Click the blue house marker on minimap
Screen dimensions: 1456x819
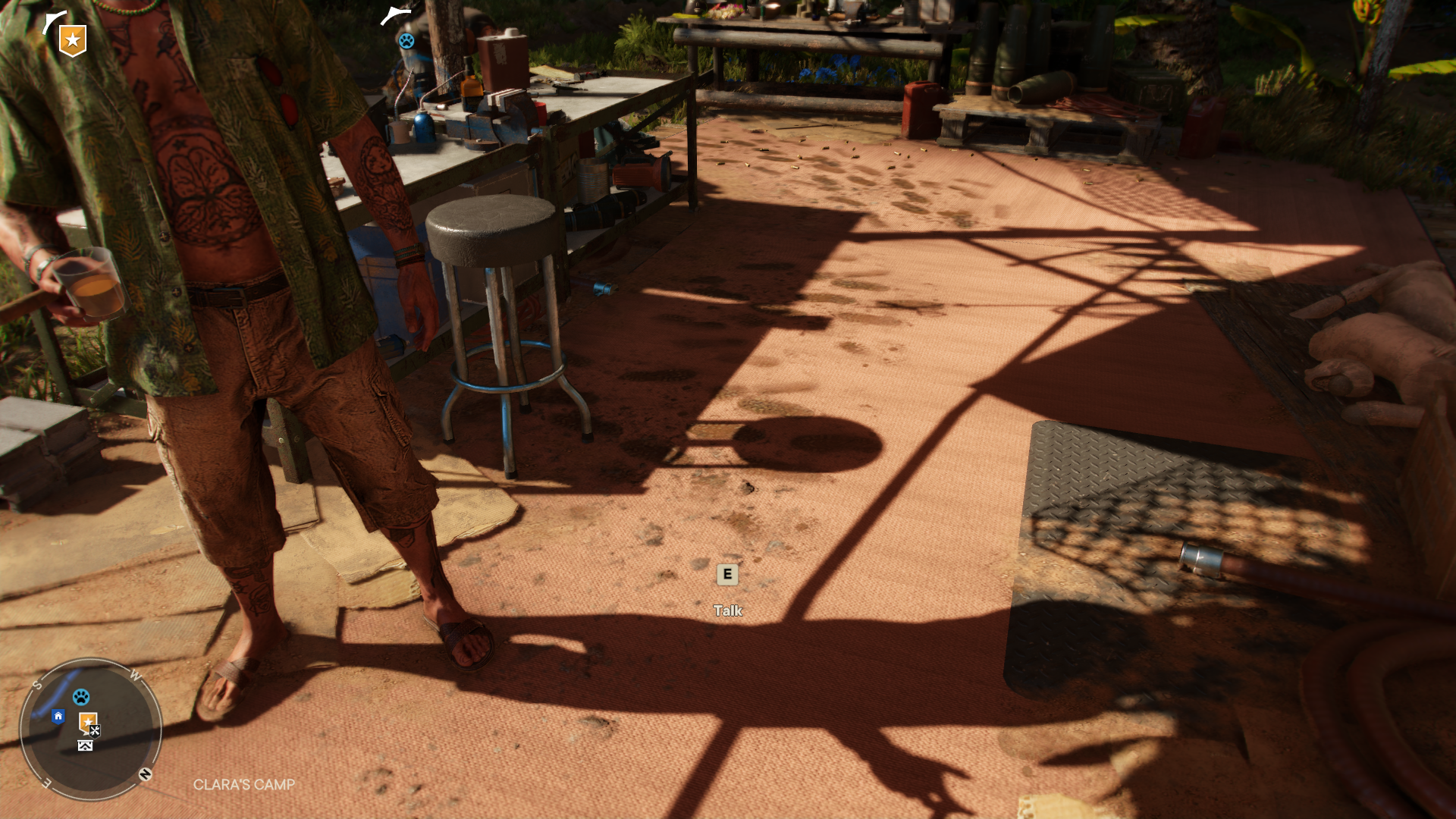pos(58,717)
